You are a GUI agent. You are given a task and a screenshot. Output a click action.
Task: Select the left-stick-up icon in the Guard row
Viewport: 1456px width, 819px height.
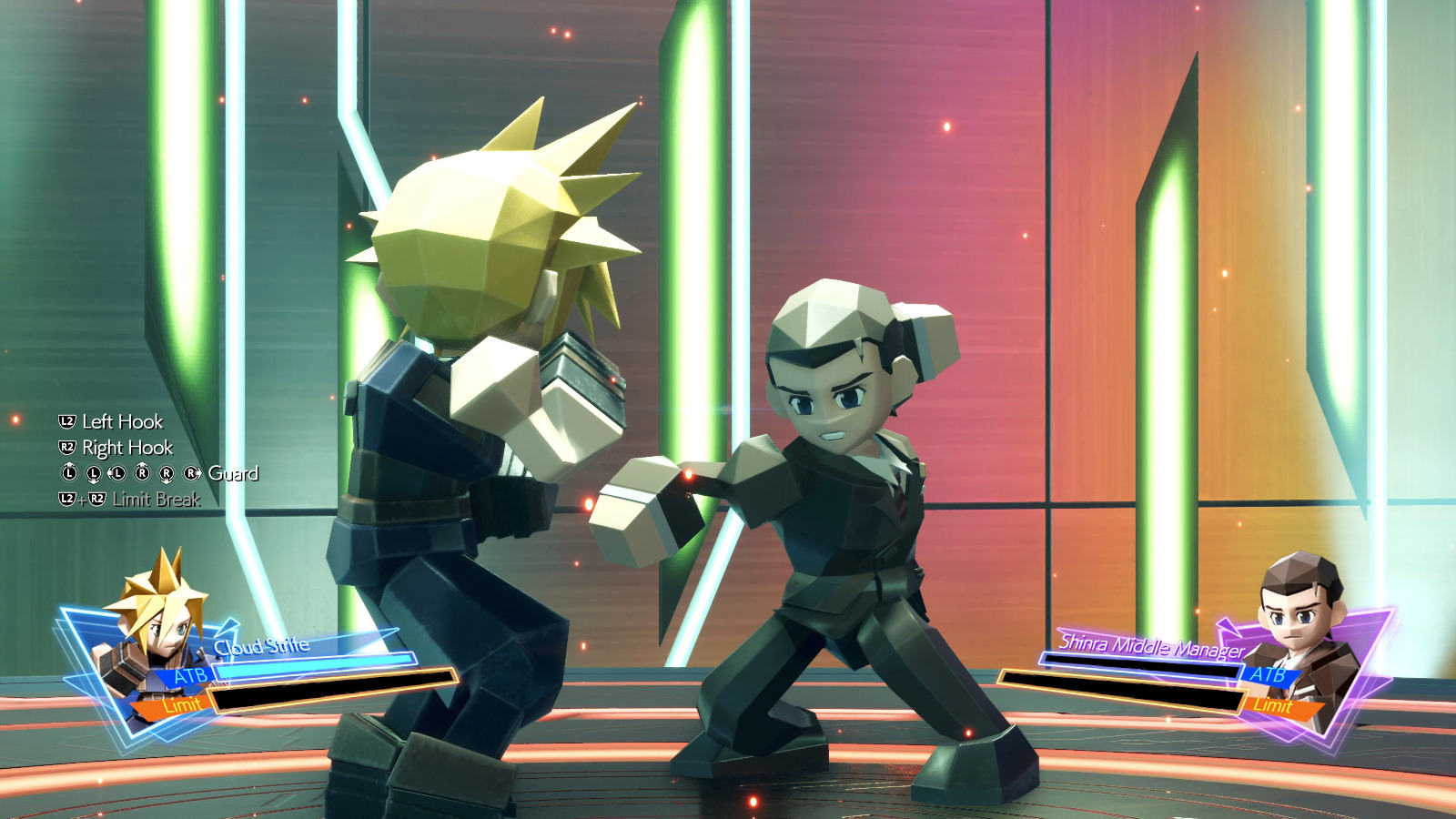(x=69, y=473)
